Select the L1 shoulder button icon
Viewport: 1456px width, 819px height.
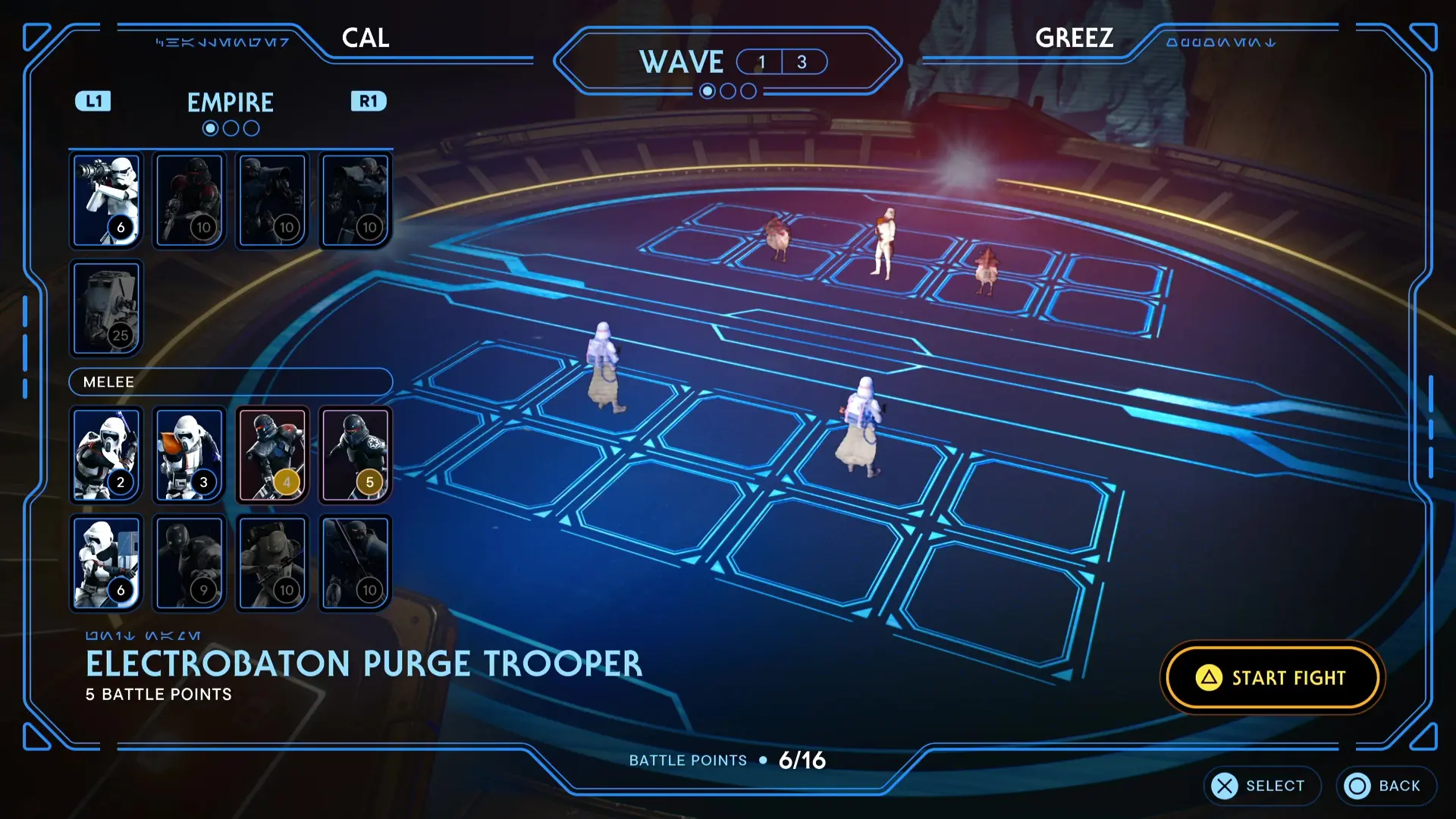(x=93, y=101)
